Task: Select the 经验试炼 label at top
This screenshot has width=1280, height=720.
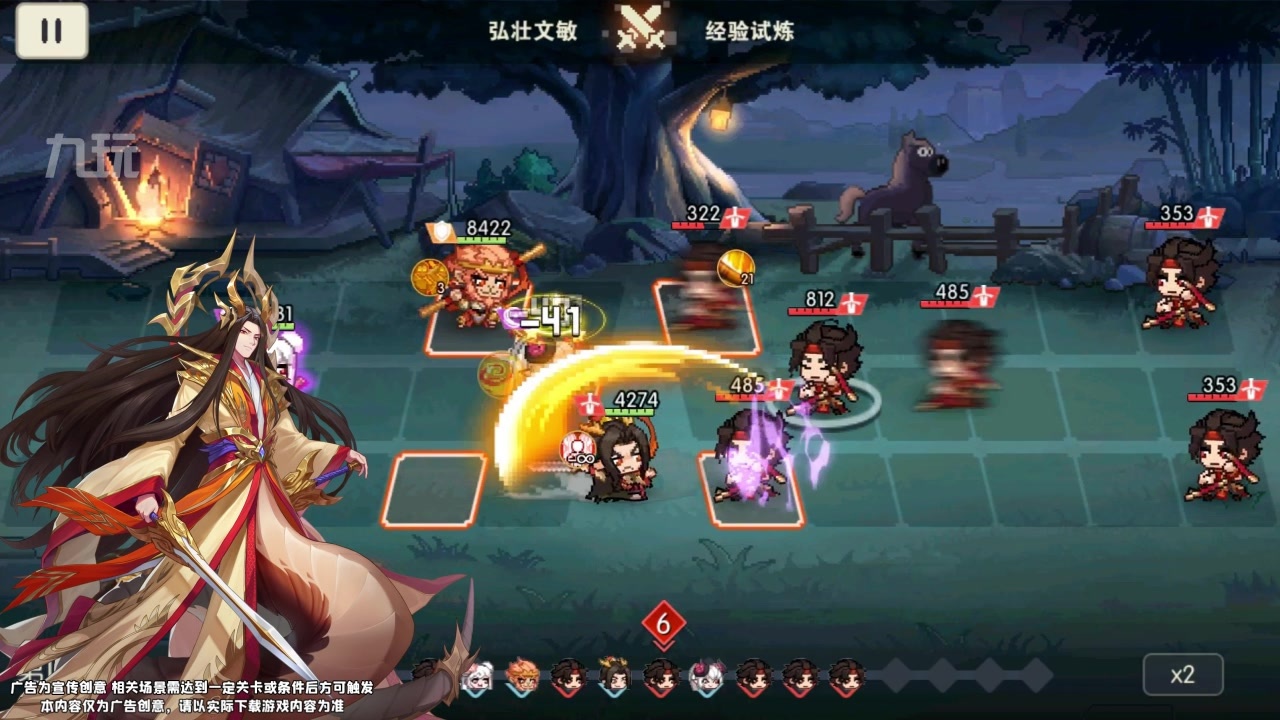Action: (744, 30)
